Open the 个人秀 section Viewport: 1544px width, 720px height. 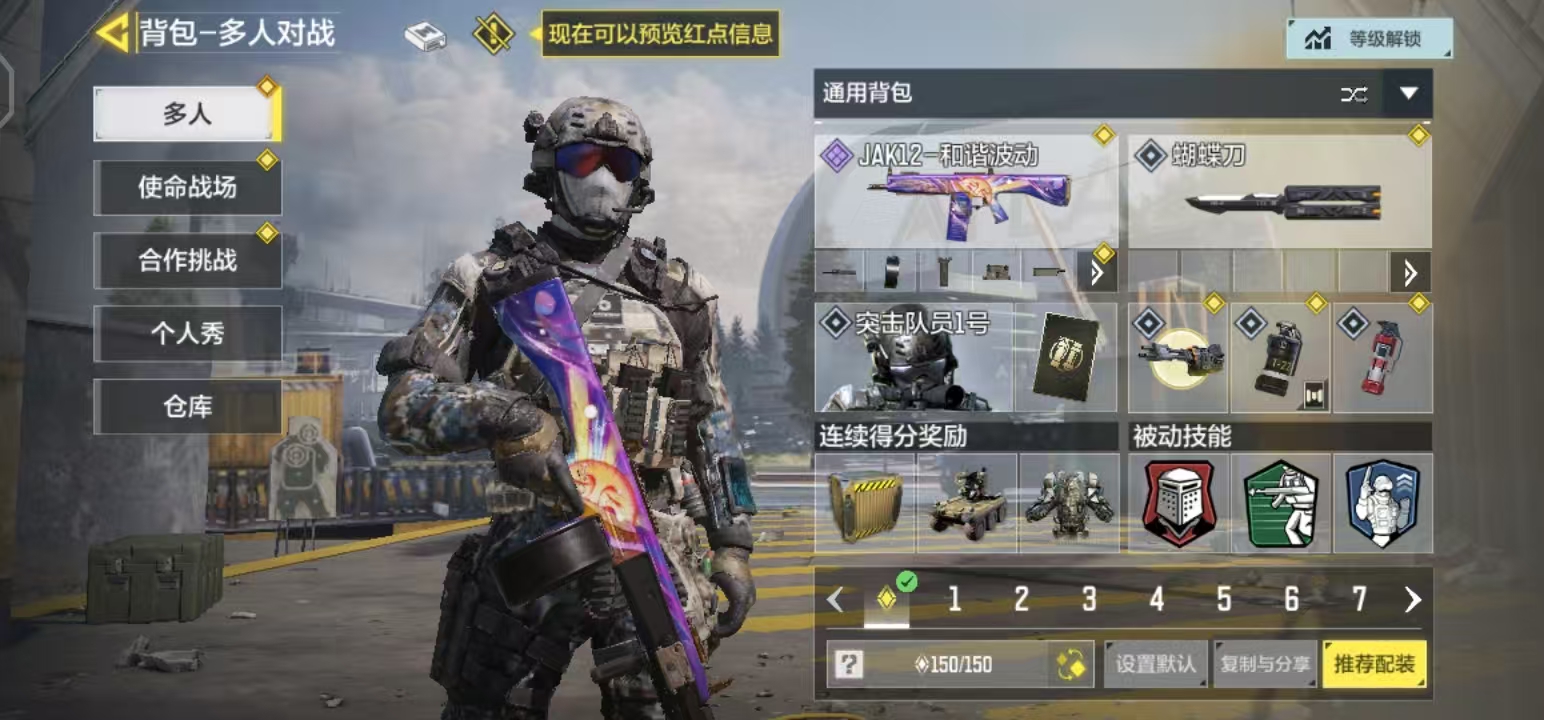tap(187, 333)
